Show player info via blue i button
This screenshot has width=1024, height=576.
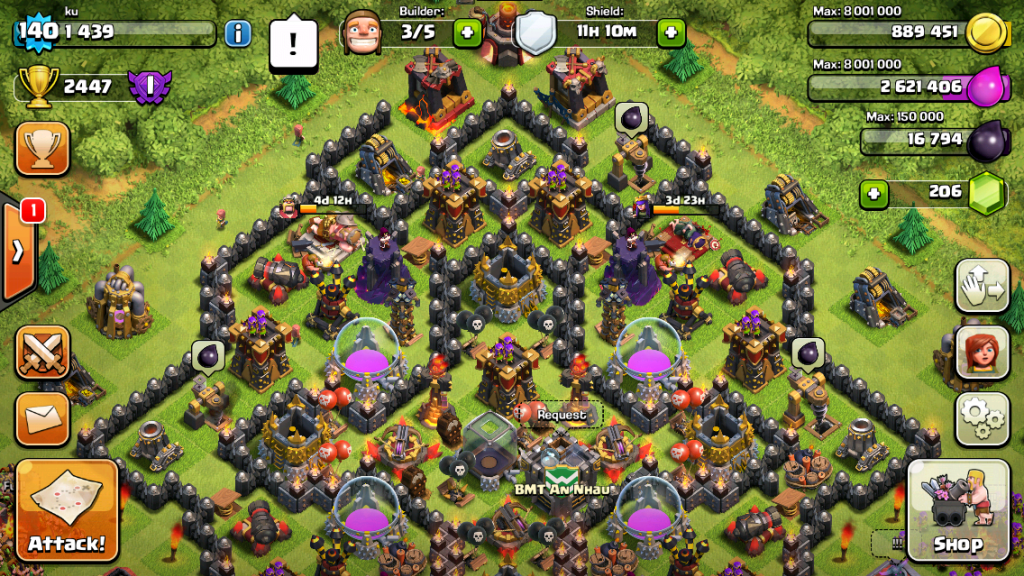pyautogui.click(x=237, y=33)
